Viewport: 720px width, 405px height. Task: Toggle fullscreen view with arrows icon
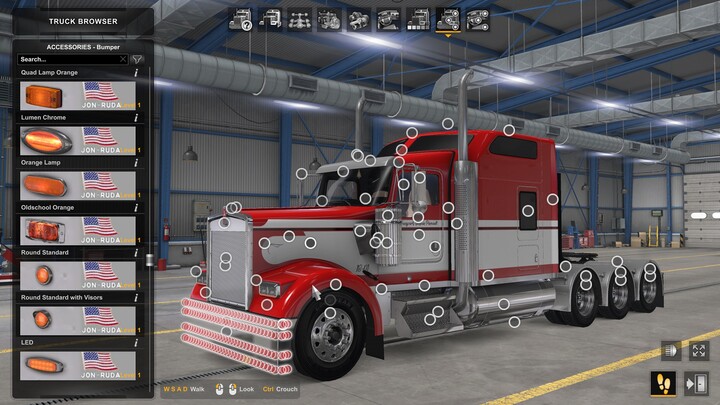[x=699, y=352]
